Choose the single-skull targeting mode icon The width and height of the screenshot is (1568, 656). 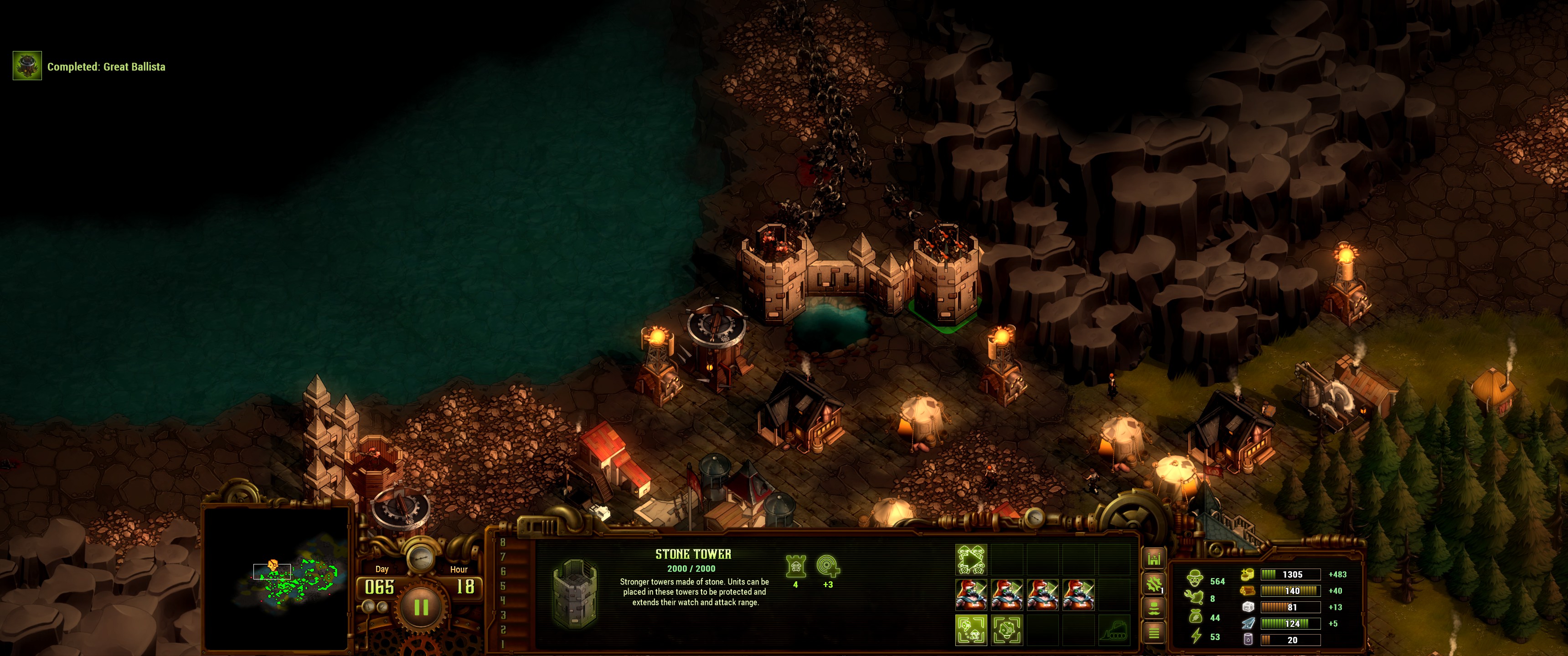[1007, 630]
